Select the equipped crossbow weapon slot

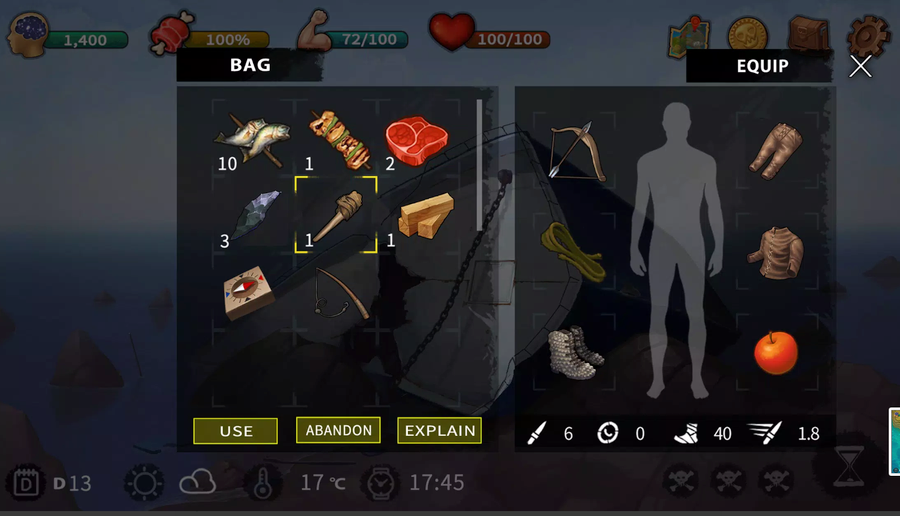pyautogui.click(x=578, y=149)
